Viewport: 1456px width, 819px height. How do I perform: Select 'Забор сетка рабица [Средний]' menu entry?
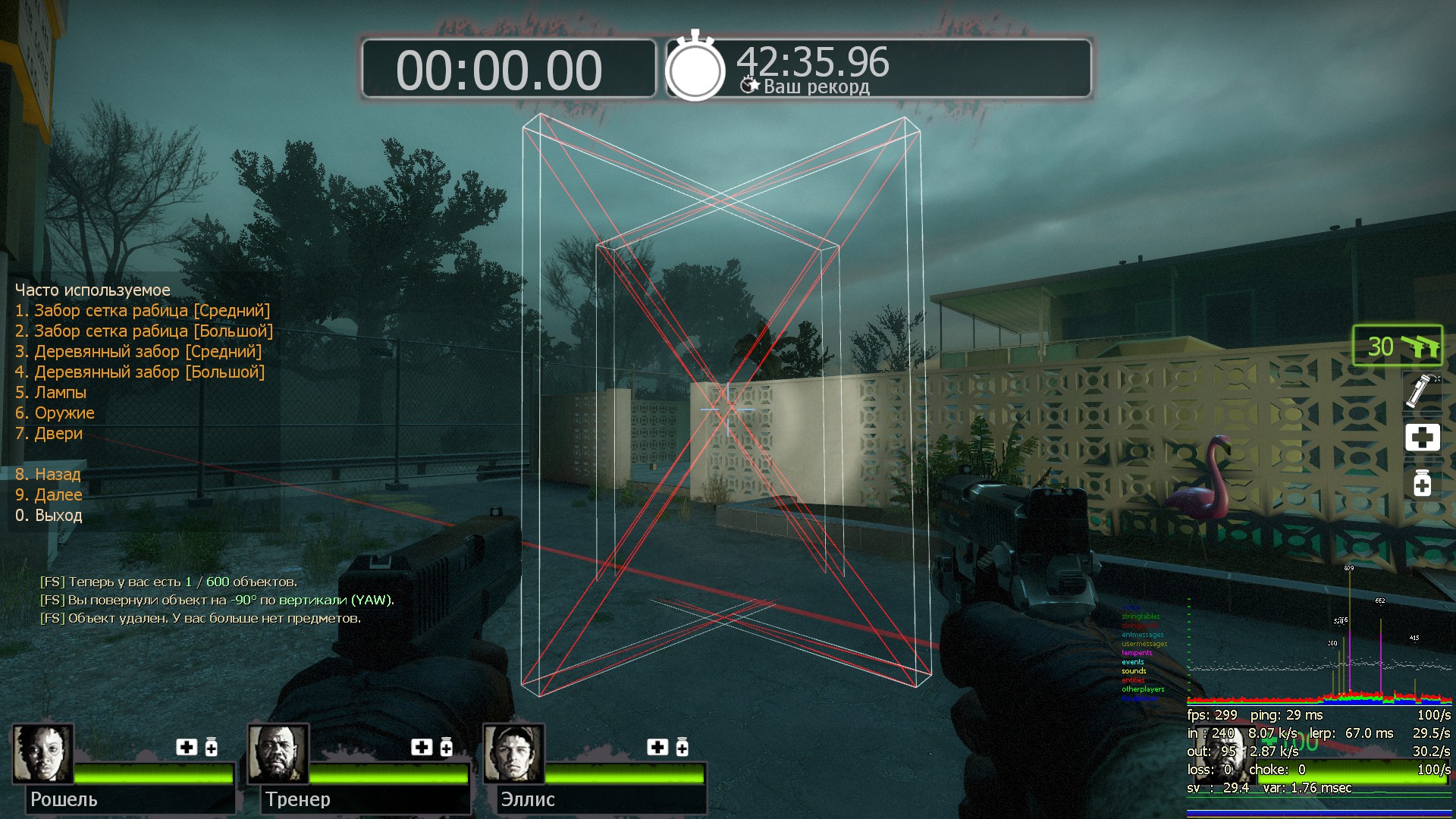143,311
